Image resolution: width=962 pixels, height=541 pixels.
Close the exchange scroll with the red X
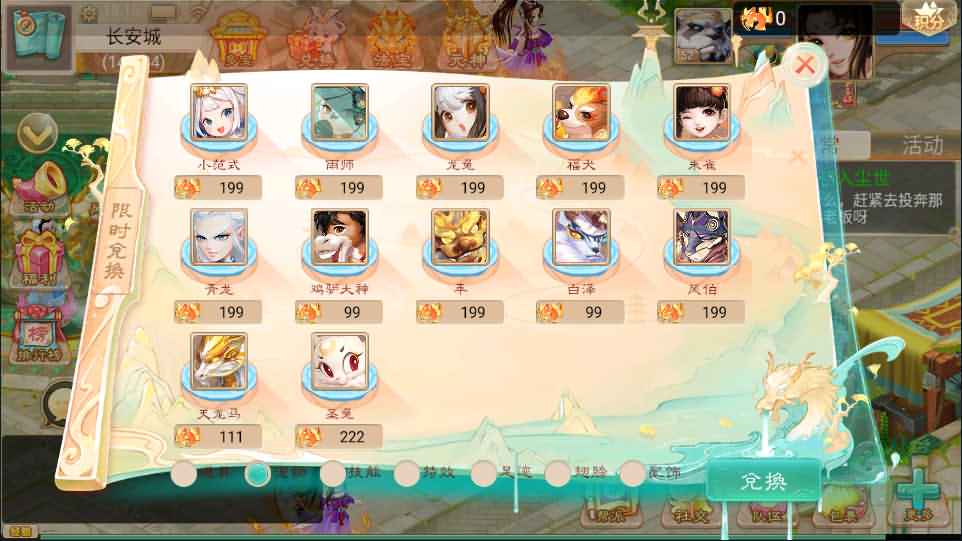[805, 66]
